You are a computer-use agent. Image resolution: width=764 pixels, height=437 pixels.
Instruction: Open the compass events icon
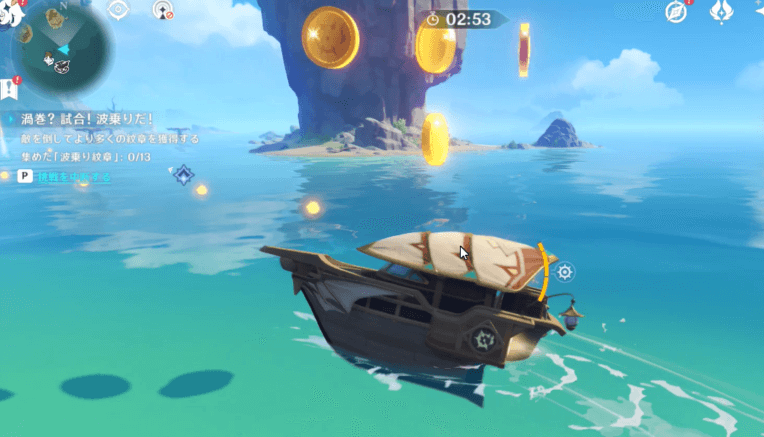coord(677,12)
